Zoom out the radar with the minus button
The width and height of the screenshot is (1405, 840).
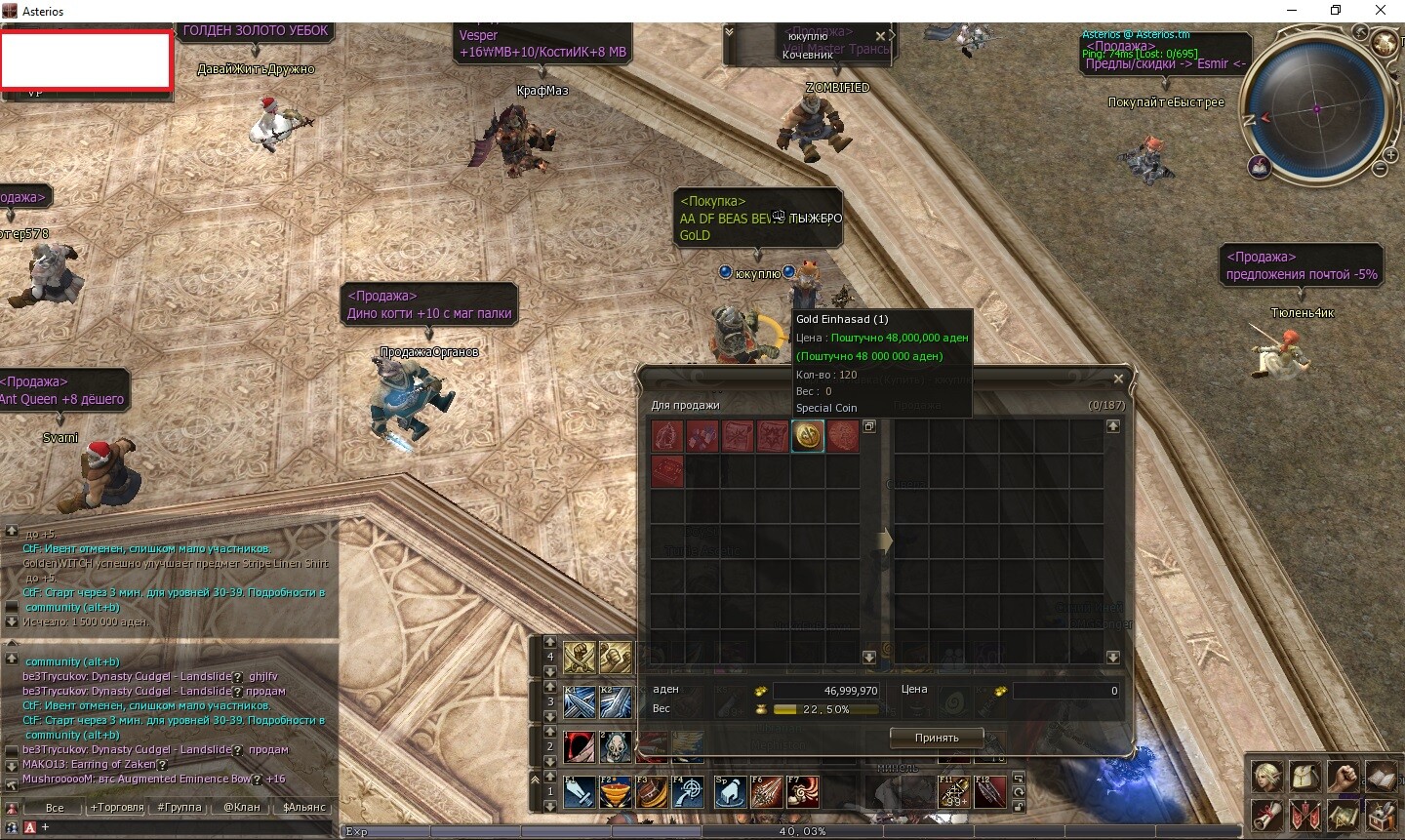click(1380, 169)
